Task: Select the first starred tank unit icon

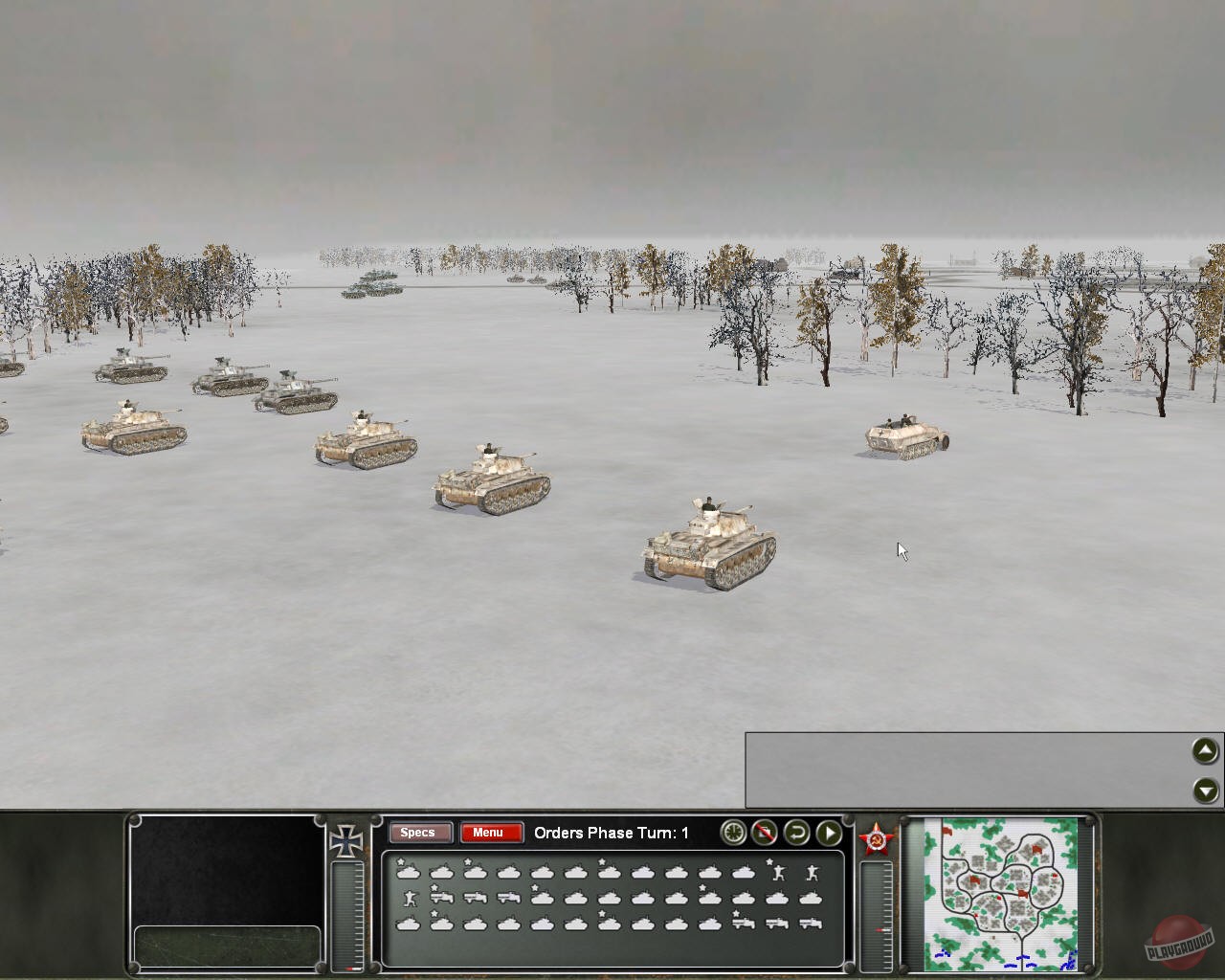Action: 407,871
